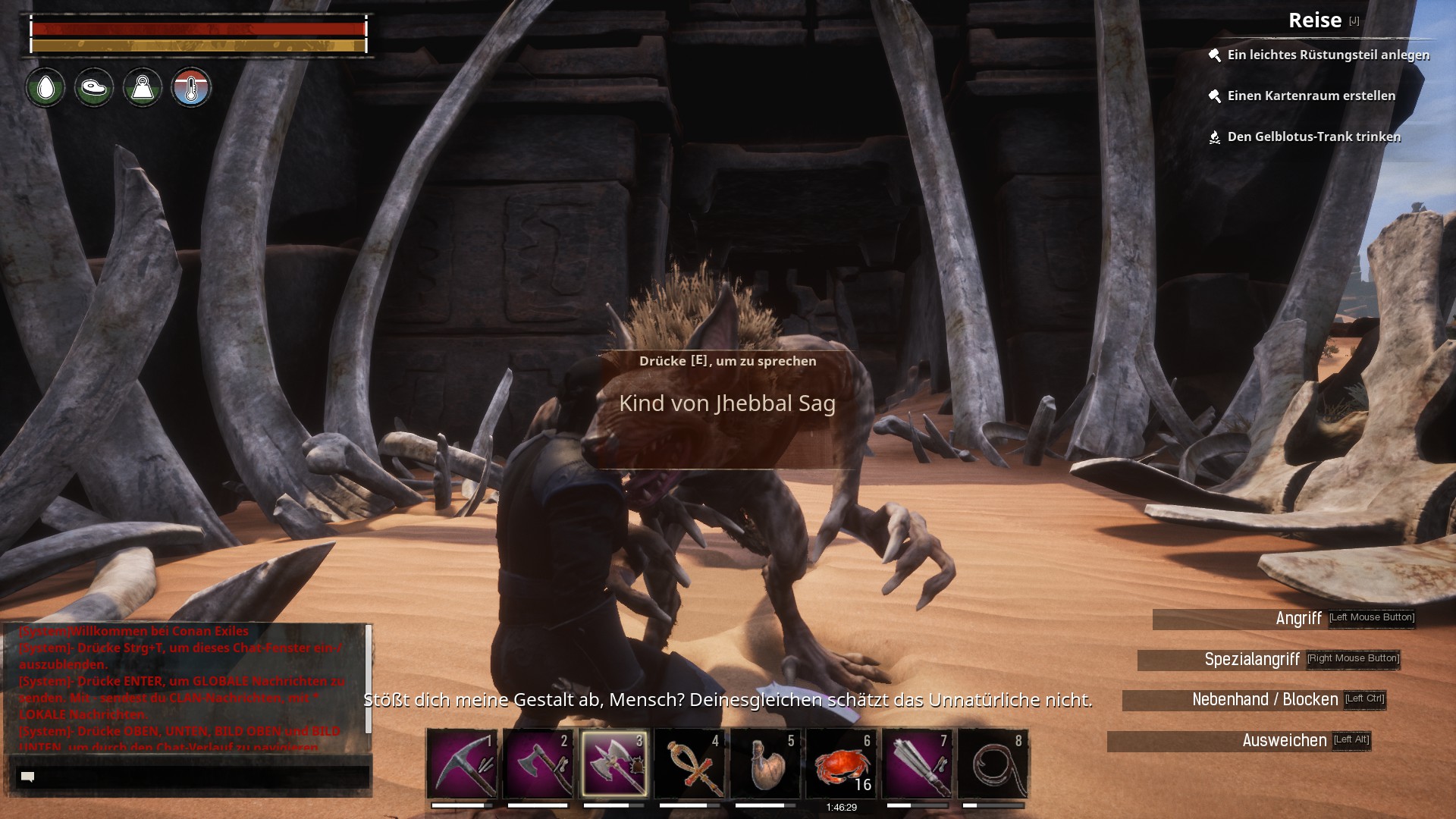Equip the mace in hotbar slot 7
The image size is (1456, 819).
point(917,763)
